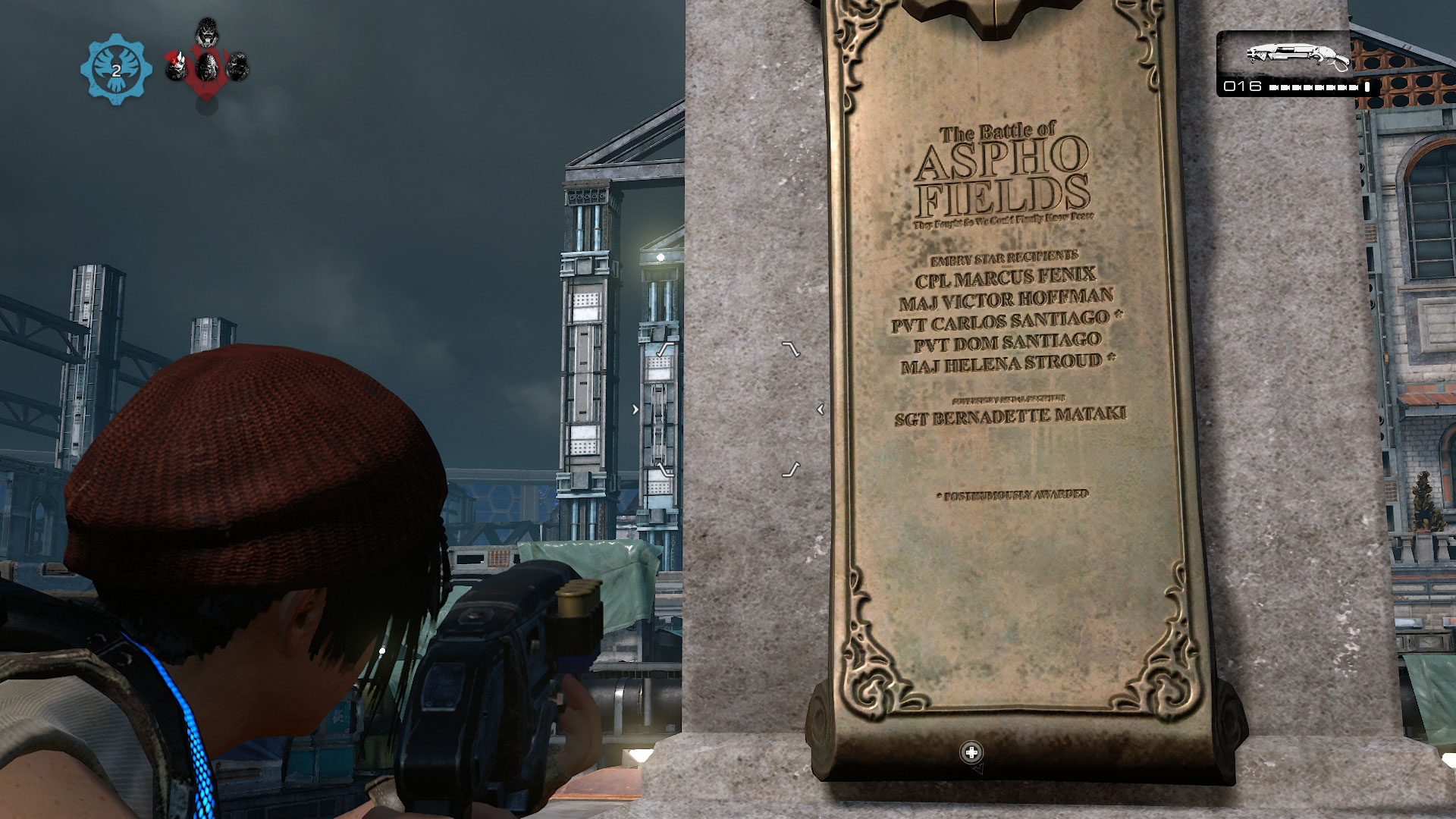
Task: Select the topmost squad member portrait
Action: click(x=206, y=32)
